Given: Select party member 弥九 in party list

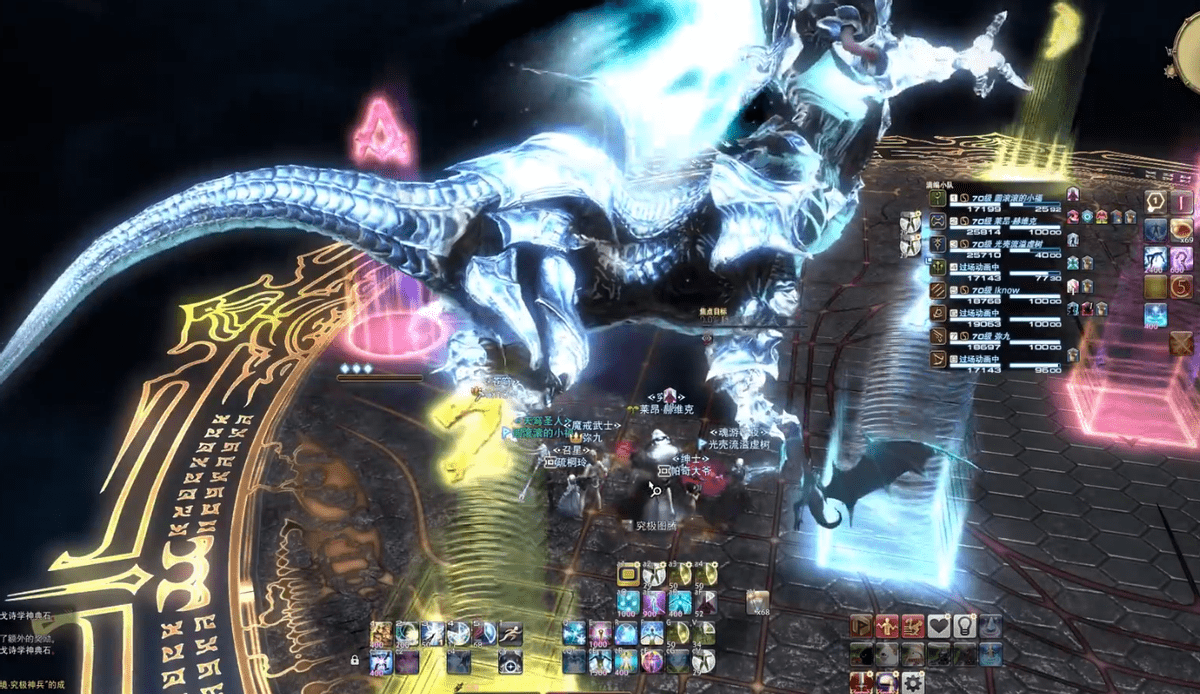Looking at the screenshot, I should click(1000, 336).
